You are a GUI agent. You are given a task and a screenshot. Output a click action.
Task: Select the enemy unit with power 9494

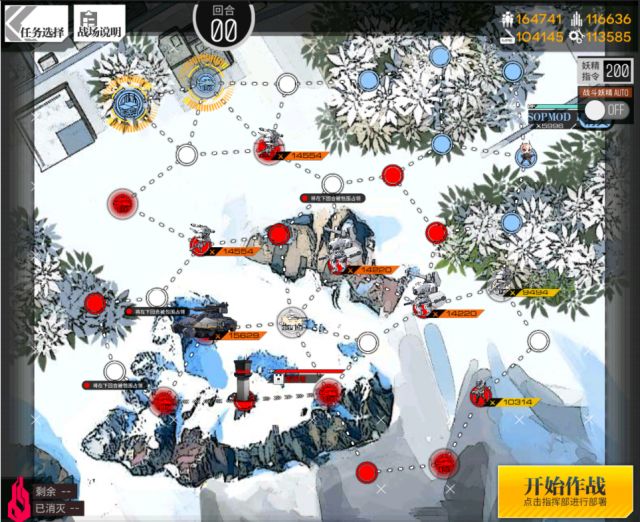pyautogui.click(x=502, y=288)
